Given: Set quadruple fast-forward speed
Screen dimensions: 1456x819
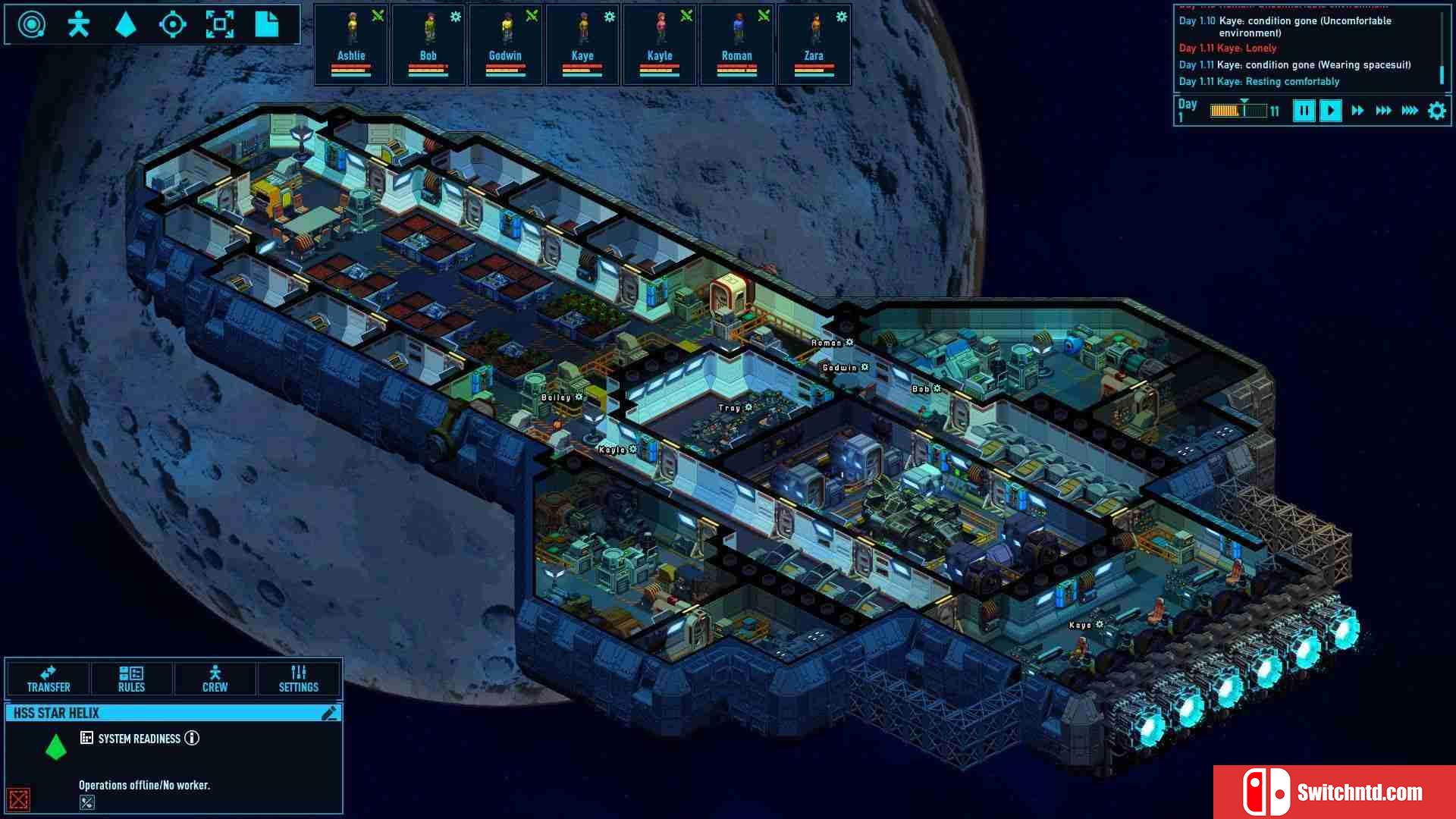Looking at the screenshot, I should [1410, 111].
